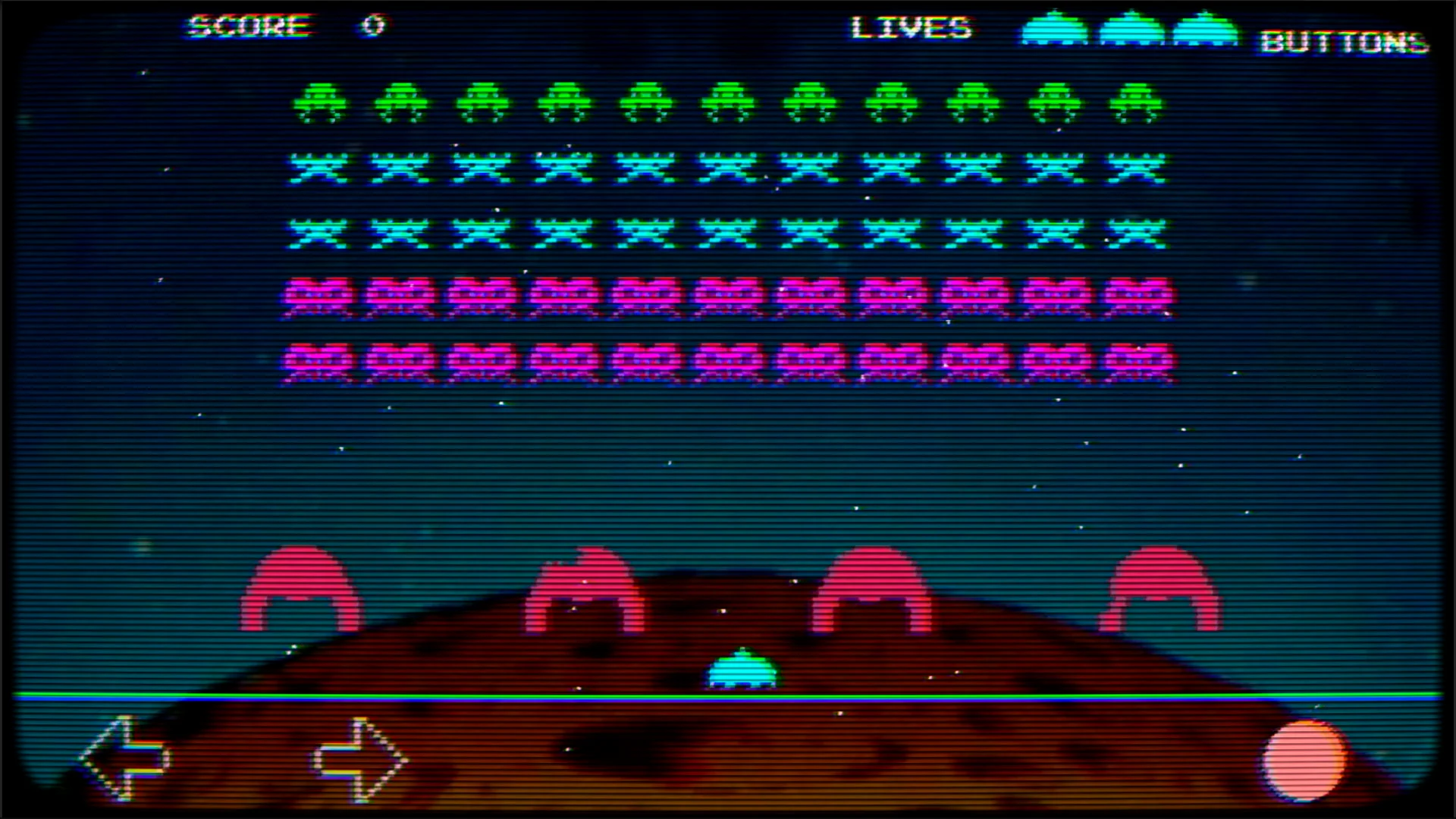Click the LIVES text label
This screenshot has height=819, width=1456.
click(x=912, y=29)
